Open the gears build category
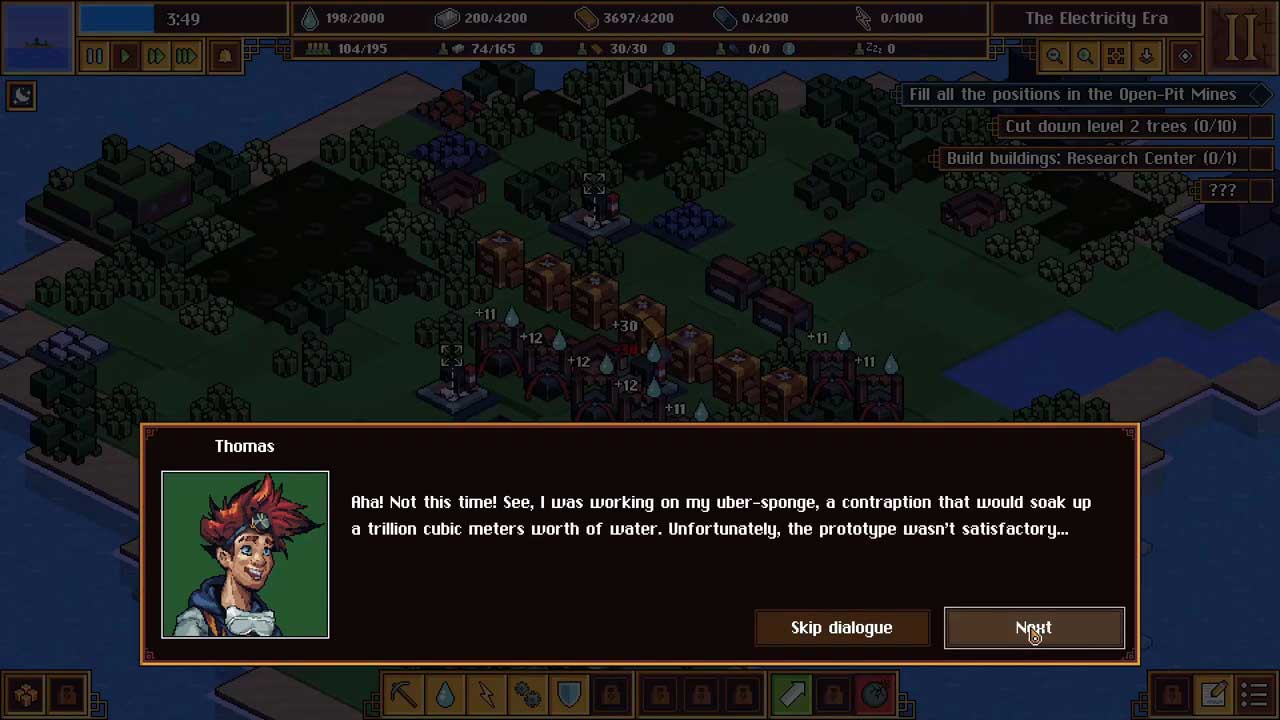 coord(527,694)
